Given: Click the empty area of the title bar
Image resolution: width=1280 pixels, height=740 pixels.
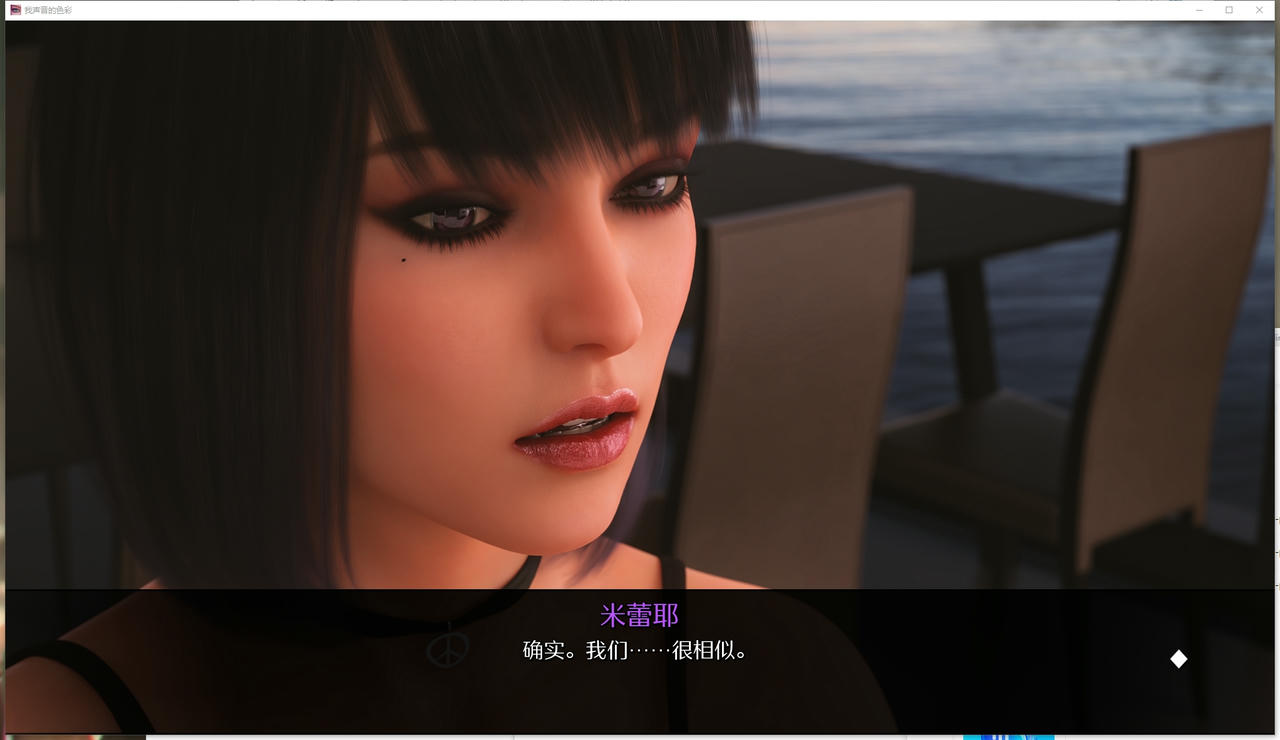Looking at the screenshot, I should [x=600, y=9].
